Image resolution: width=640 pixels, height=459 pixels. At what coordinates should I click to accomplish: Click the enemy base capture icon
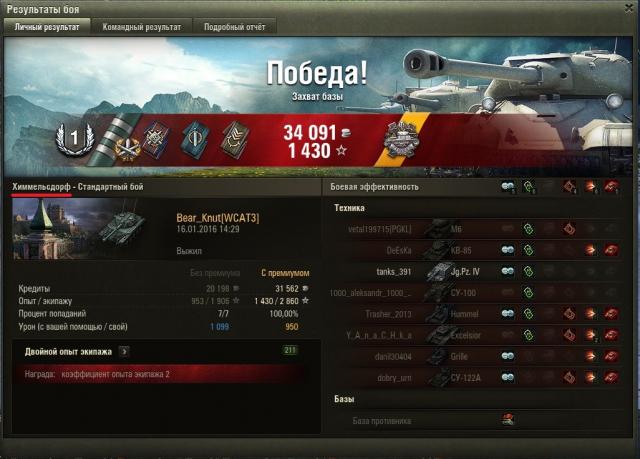tap(508, 420)
